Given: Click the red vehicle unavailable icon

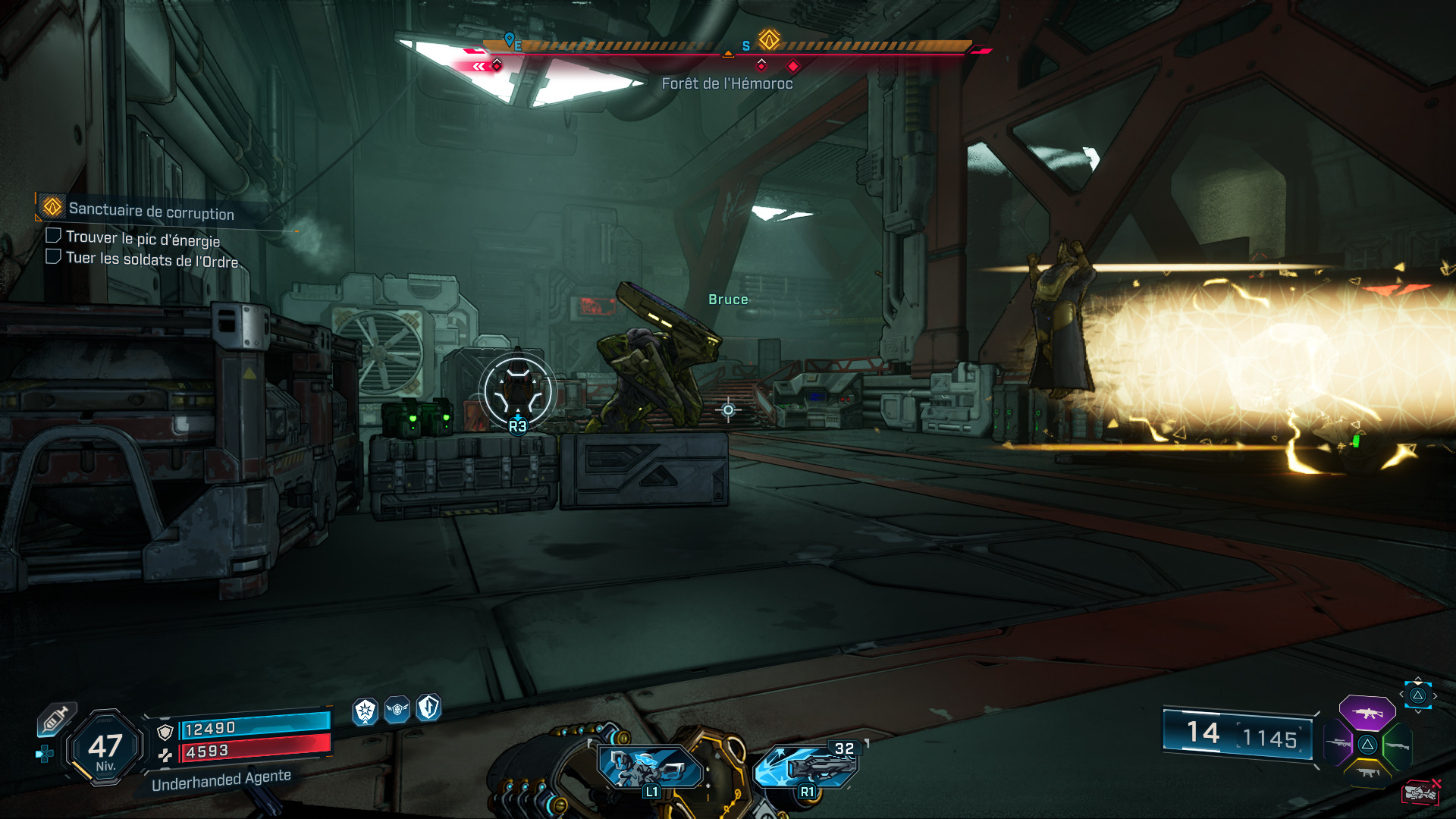Looking at the screenshot, I should (1420, 792).
